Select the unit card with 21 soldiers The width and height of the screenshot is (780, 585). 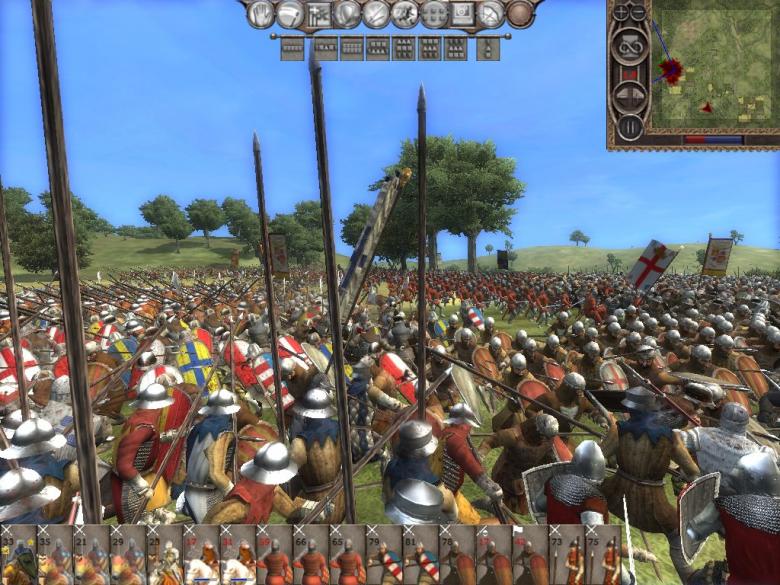pos(89,555)
